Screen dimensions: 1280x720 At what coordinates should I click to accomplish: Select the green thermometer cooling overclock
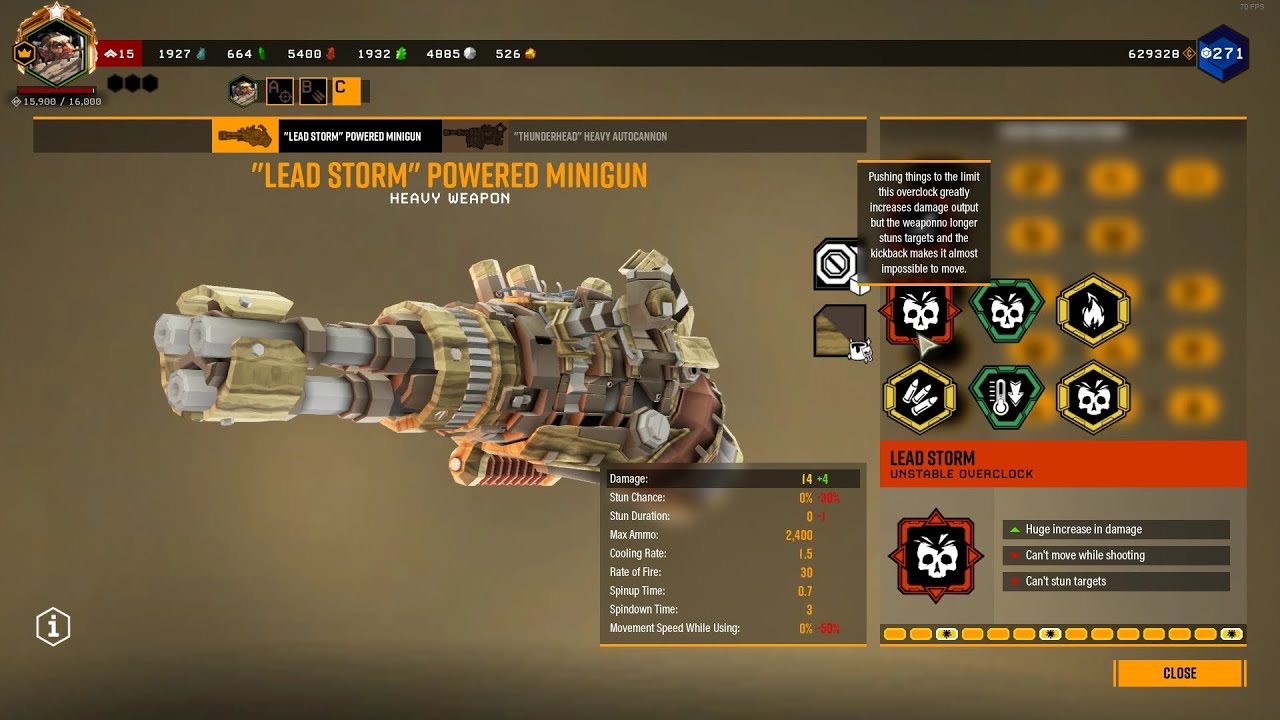pyautogui.click(x=1007, y=397)
